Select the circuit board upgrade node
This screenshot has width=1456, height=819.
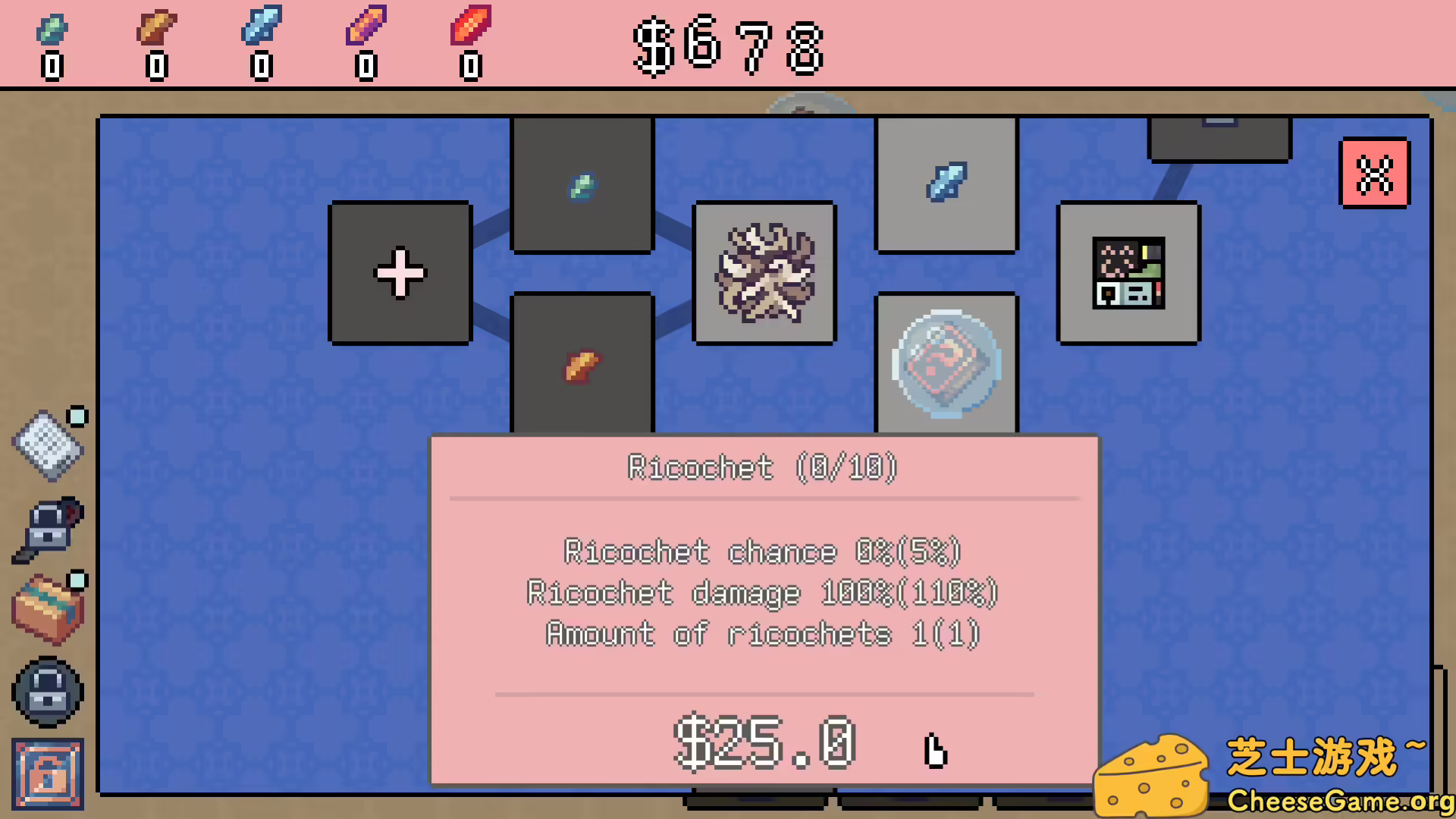click(x=1128, y=271)
